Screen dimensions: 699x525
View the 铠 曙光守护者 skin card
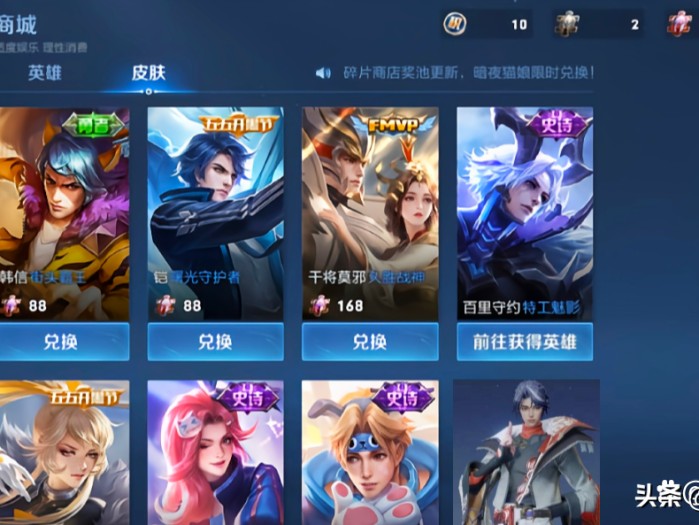pos(215,212)
